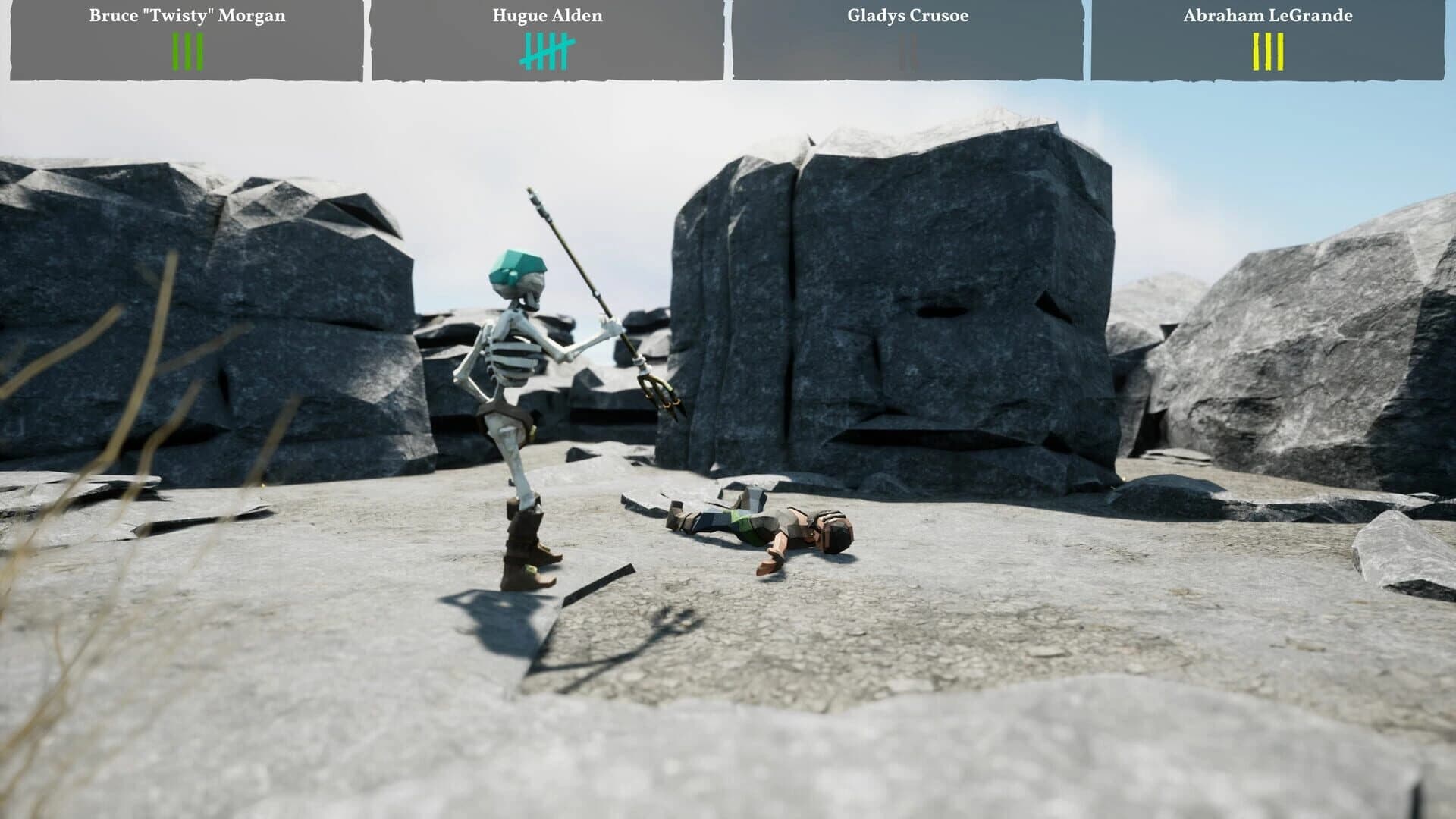Select the Hugue Alden name tab

545,15
